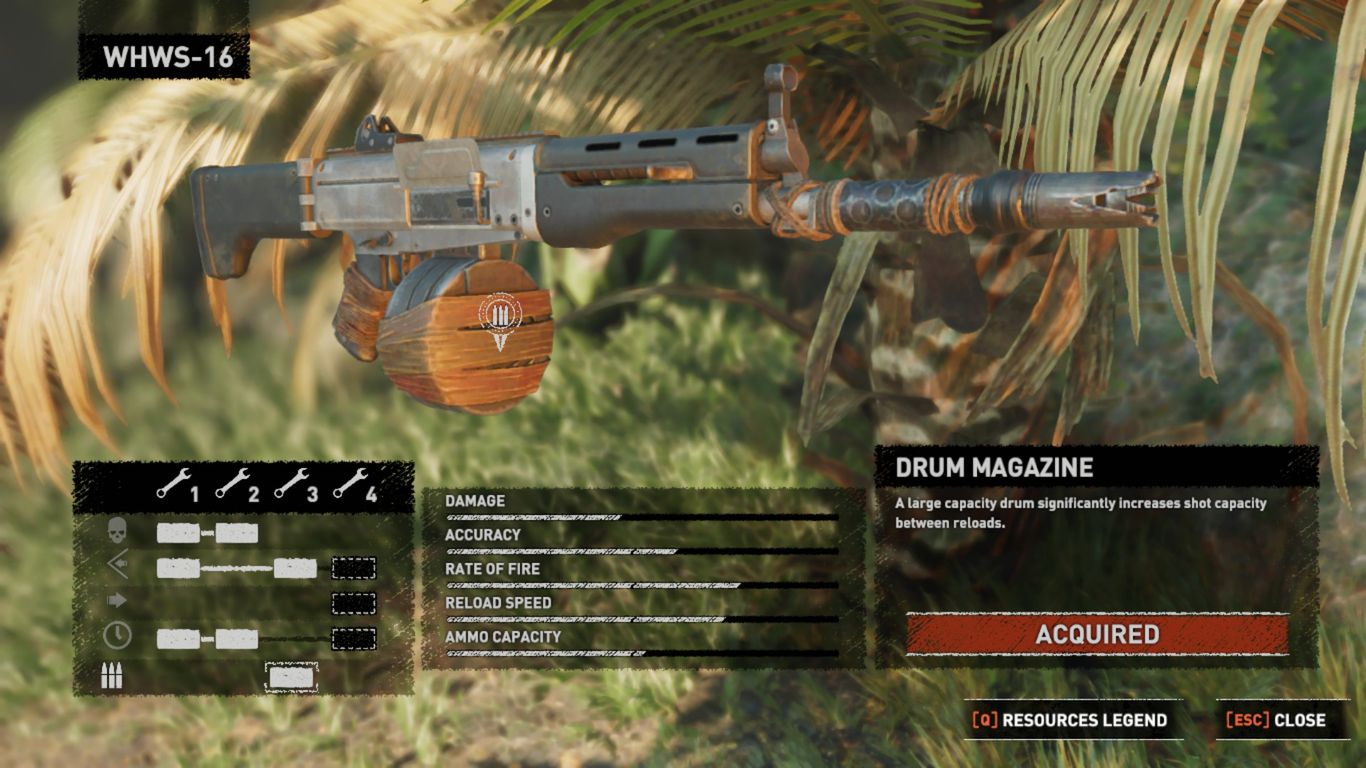Select the locked tier 4 reload speed upgrade
The image size is (1366, 768).
click(353, 638)
